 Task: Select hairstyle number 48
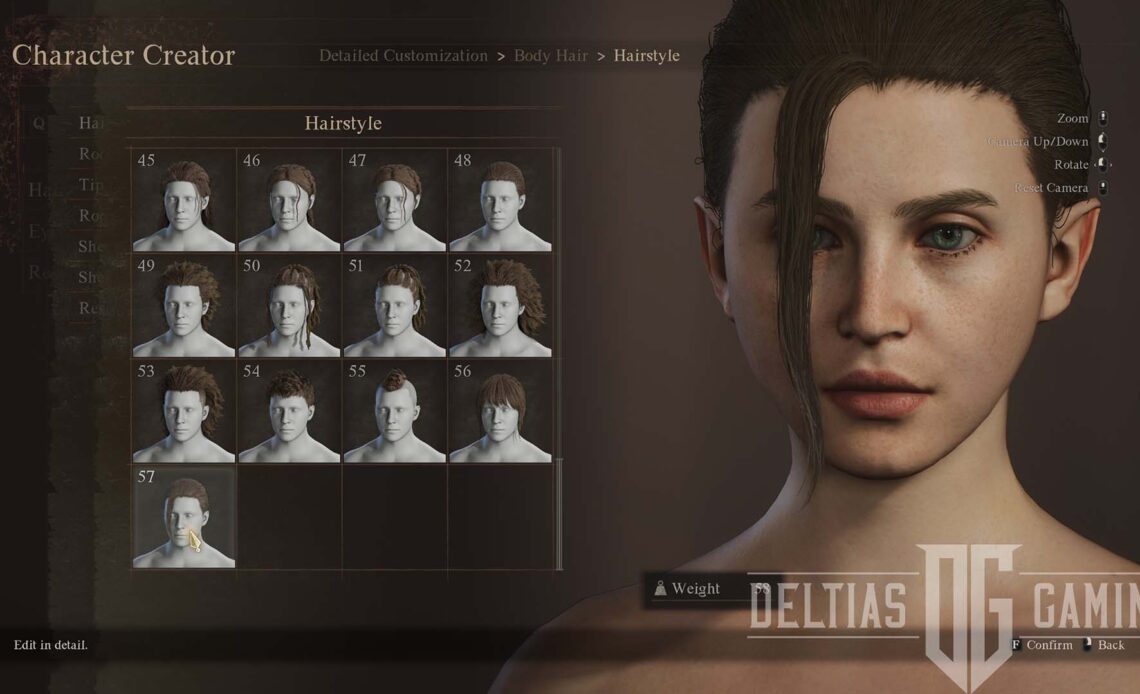(500, 200)
